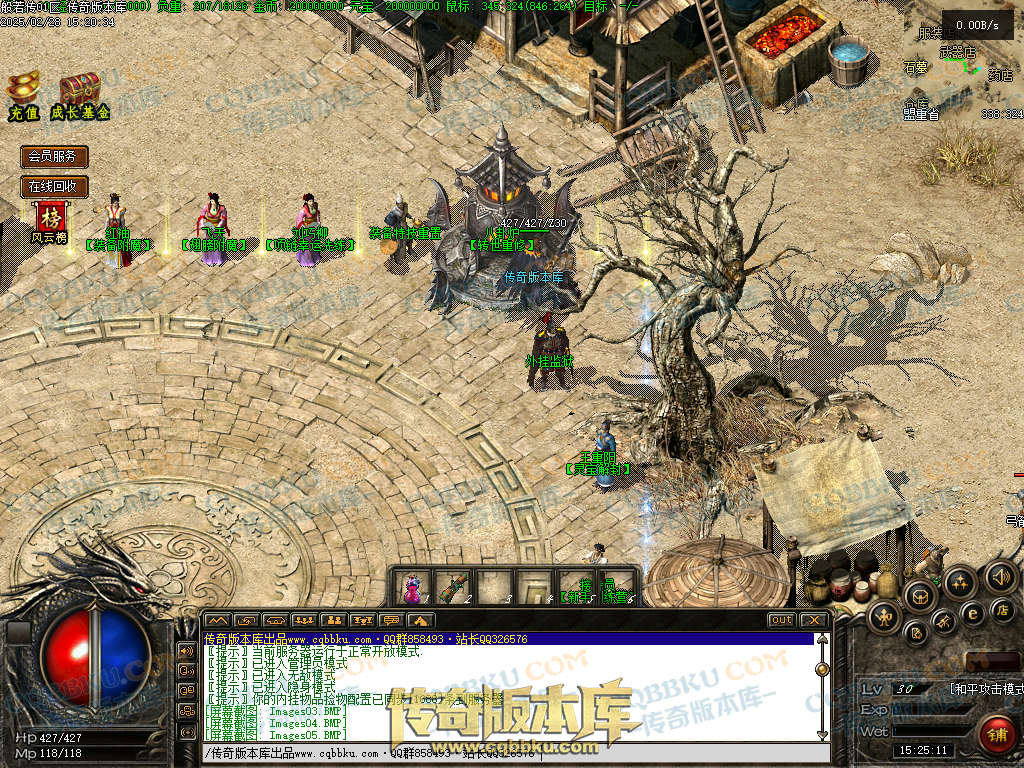This screenshot has height=768, width=1024.
Task: Toggle the 和平攻击模式 attack mode label
Action: (x=985, y=689)
